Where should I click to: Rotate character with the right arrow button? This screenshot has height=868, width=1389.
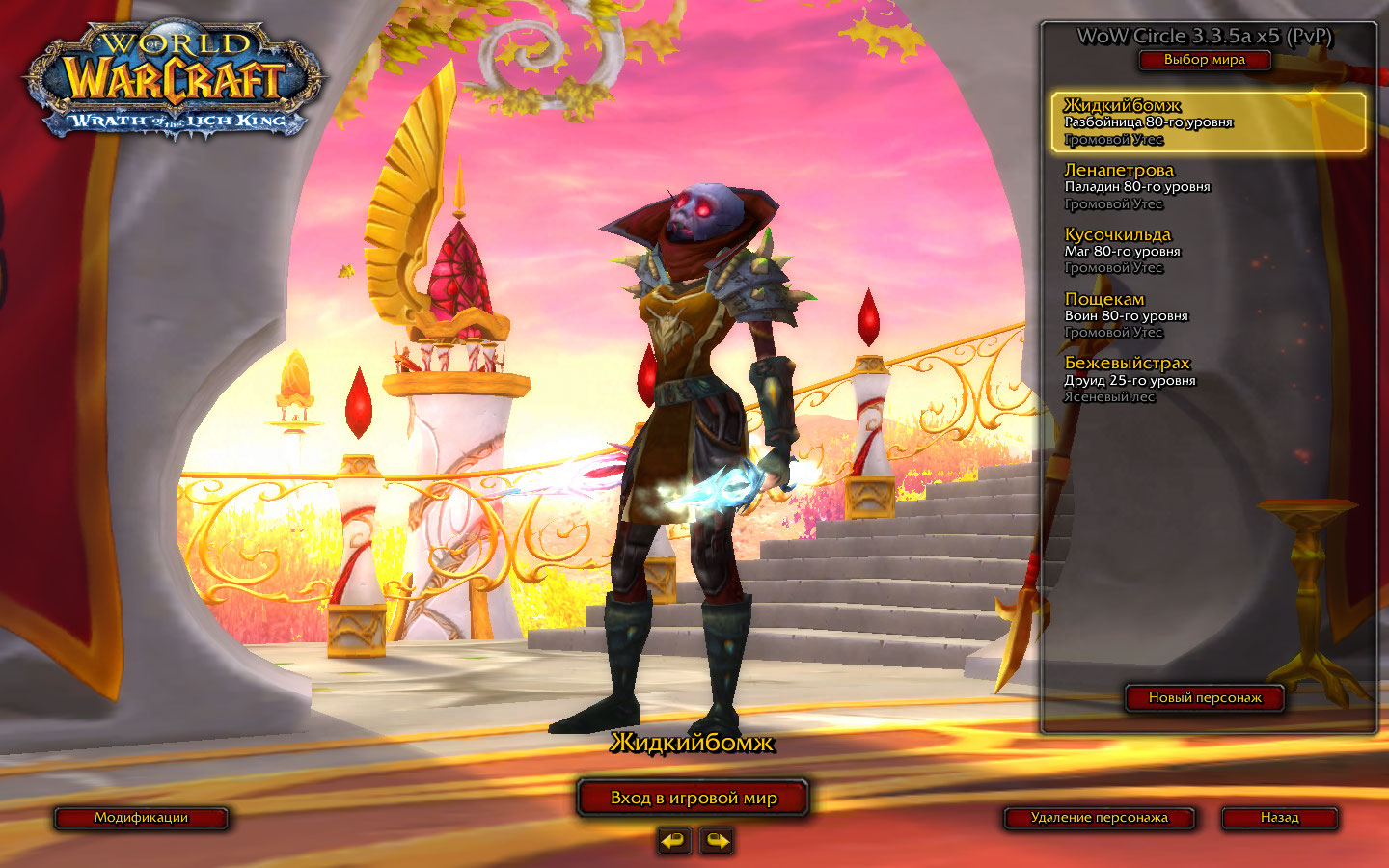click(x=716, y=841)
